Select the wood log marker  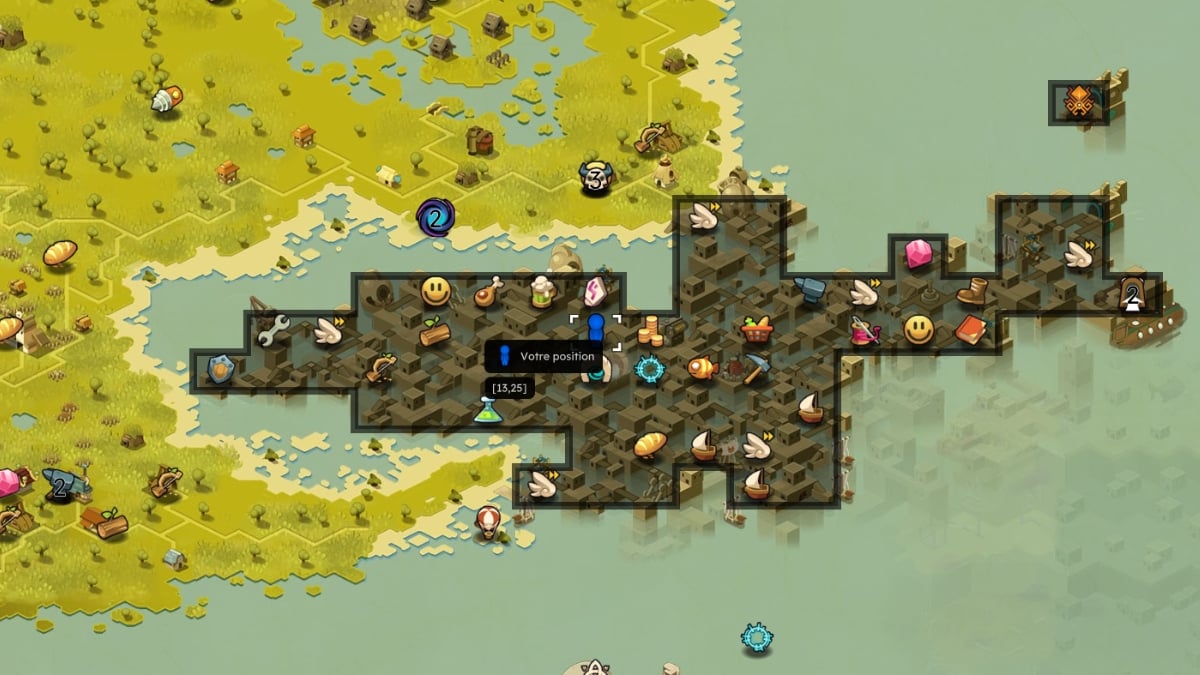coord(435,331)
